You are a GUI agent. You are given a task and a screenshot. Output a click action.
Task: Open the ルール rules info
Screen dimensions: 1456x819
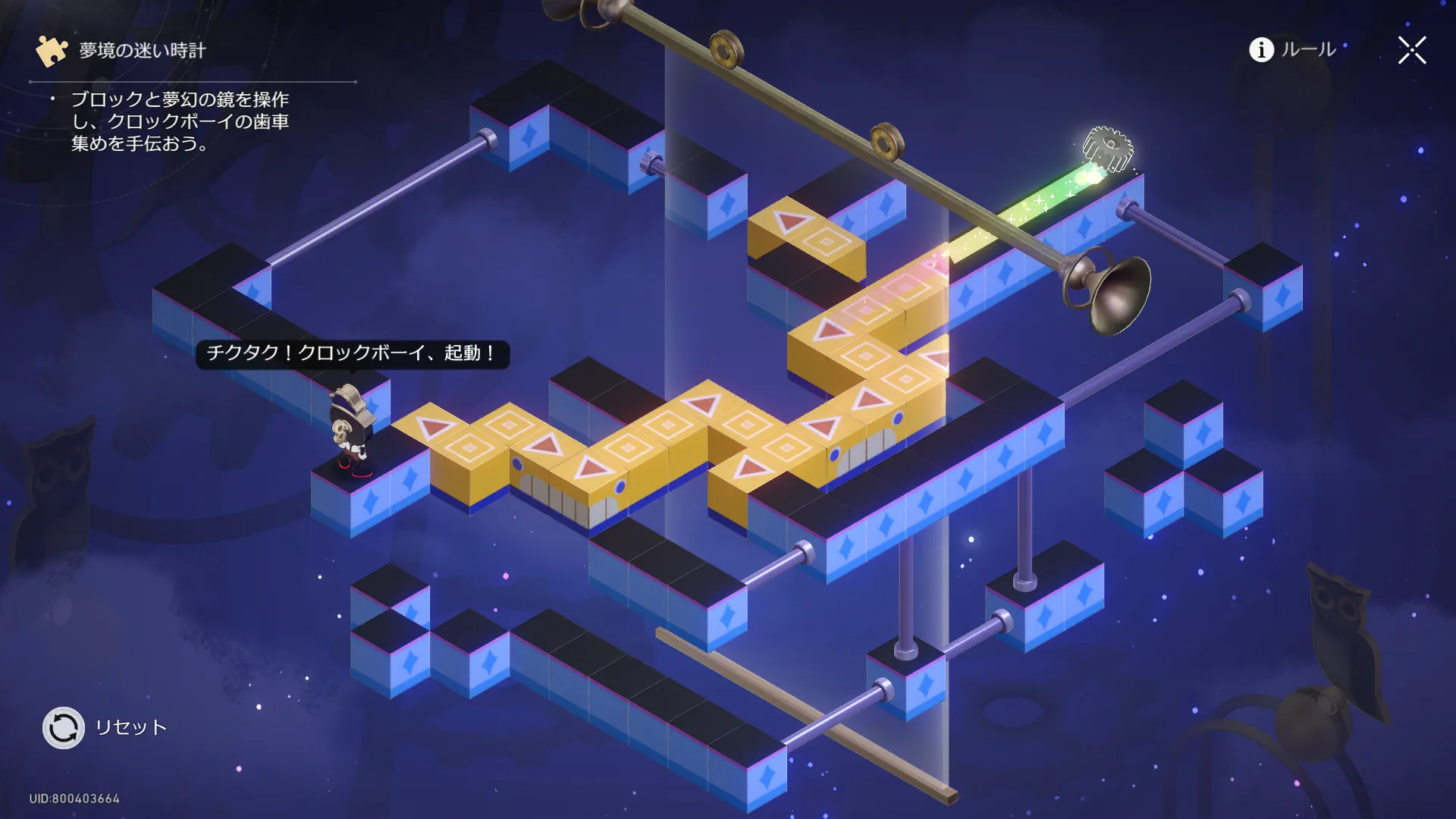(x=1292, y=50)
